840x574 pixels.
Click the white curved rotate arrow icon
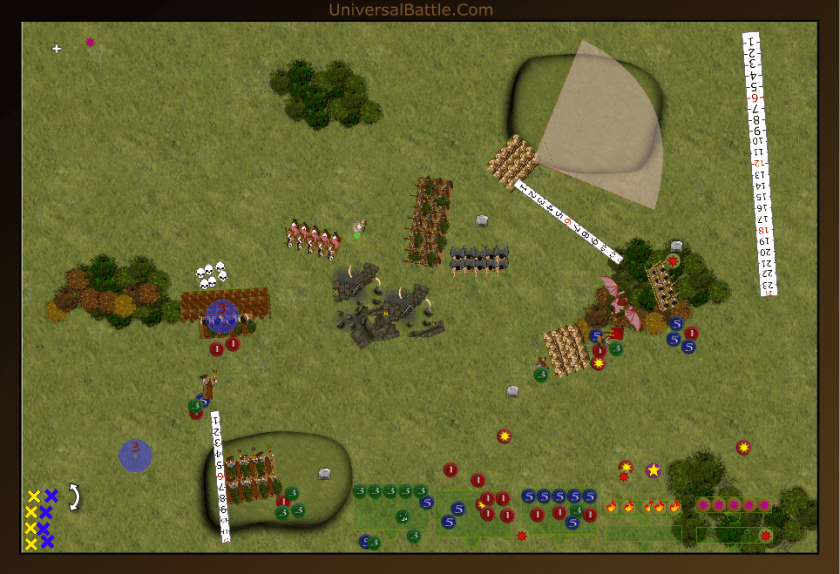coord(74,497)
